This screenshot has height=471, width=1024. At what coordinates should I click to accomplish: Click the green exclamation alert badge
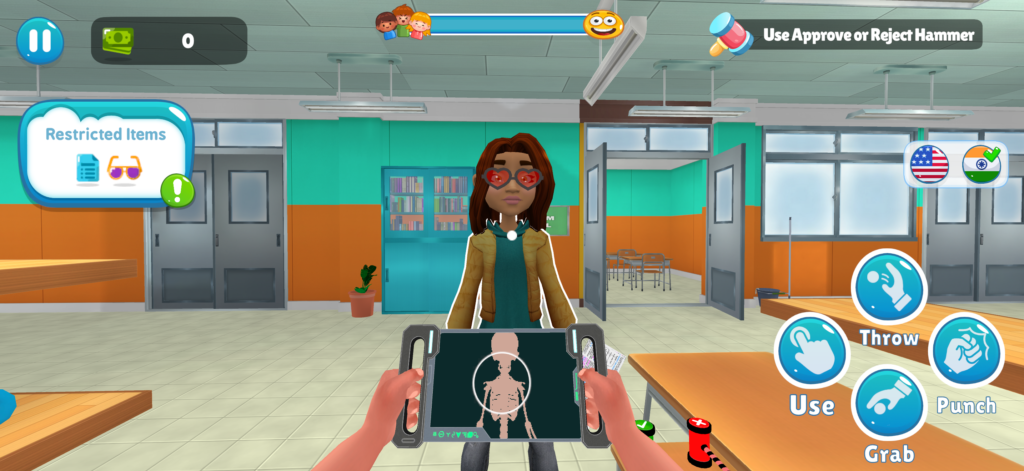177,189
